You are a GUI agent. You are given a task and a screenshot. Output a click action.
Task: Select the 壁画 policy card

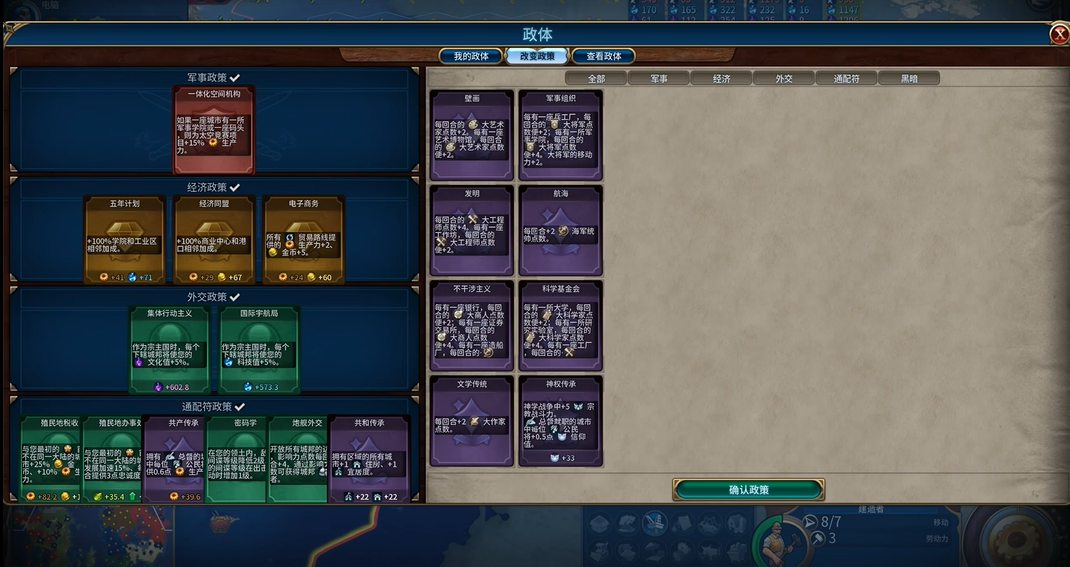[471, 135]
